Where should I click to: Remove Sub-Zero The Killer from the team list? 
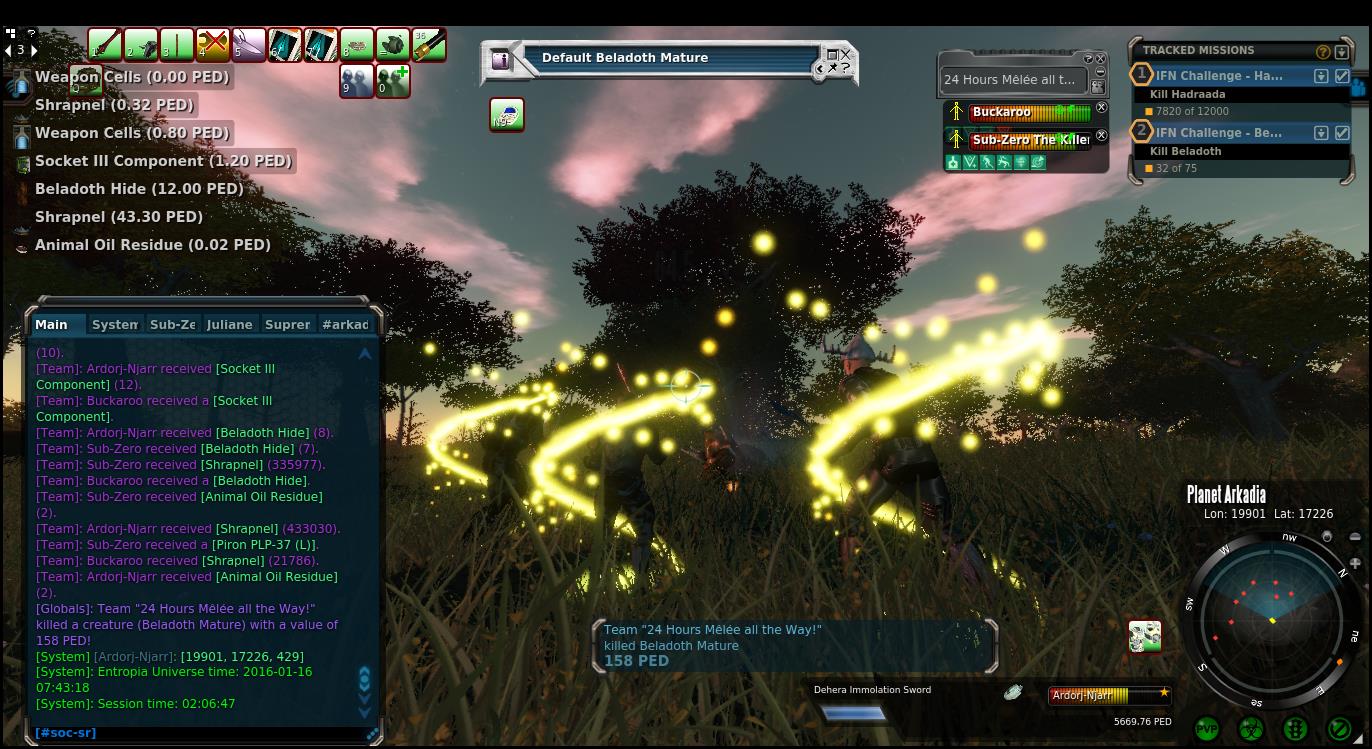pyautogui.click(x=1101, y=136)
